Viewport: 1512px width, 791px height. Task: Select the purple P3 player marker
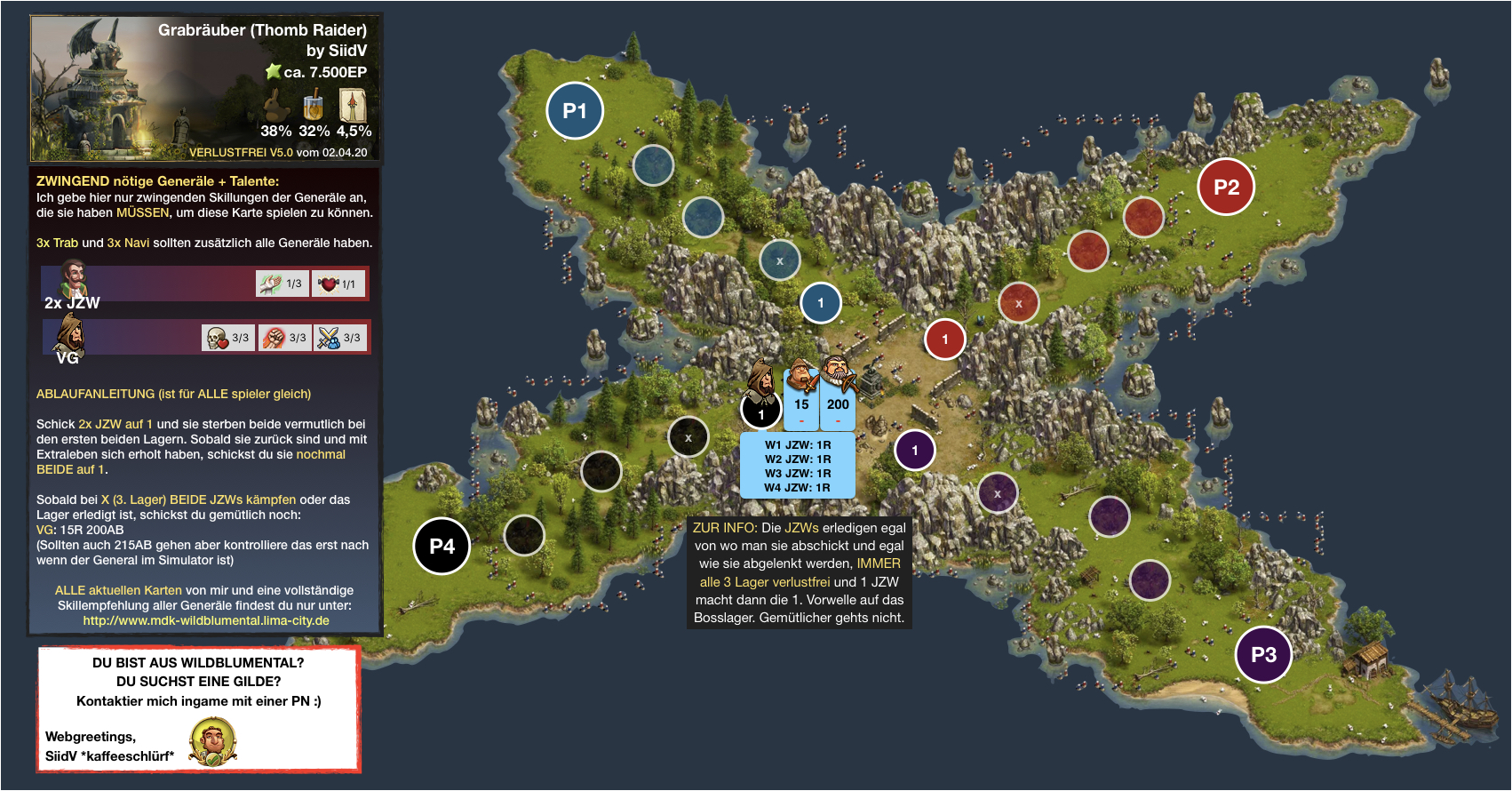1263,655
